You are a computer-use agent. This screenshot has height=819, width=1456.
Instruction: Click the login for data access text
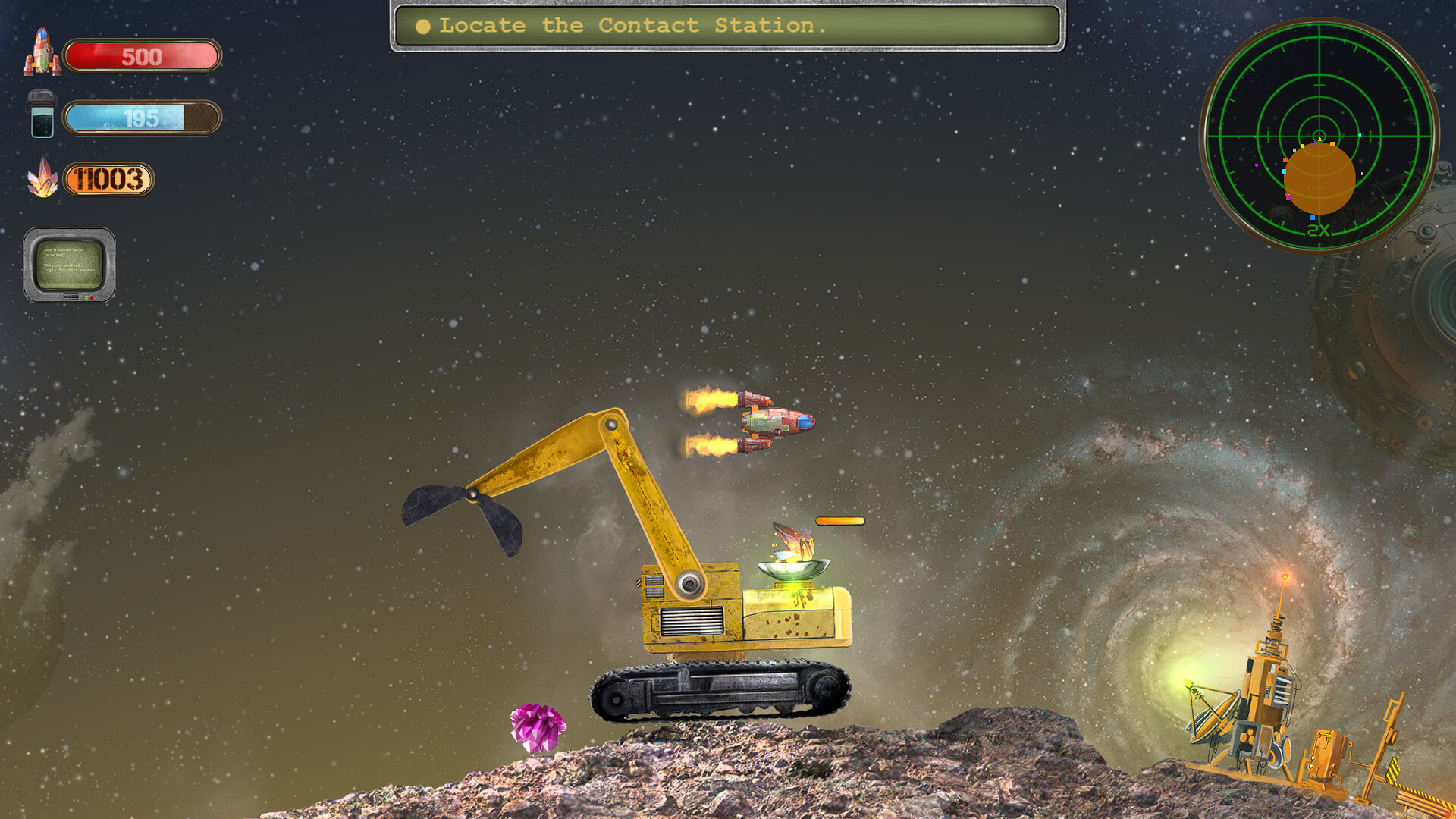pos(69,270)
